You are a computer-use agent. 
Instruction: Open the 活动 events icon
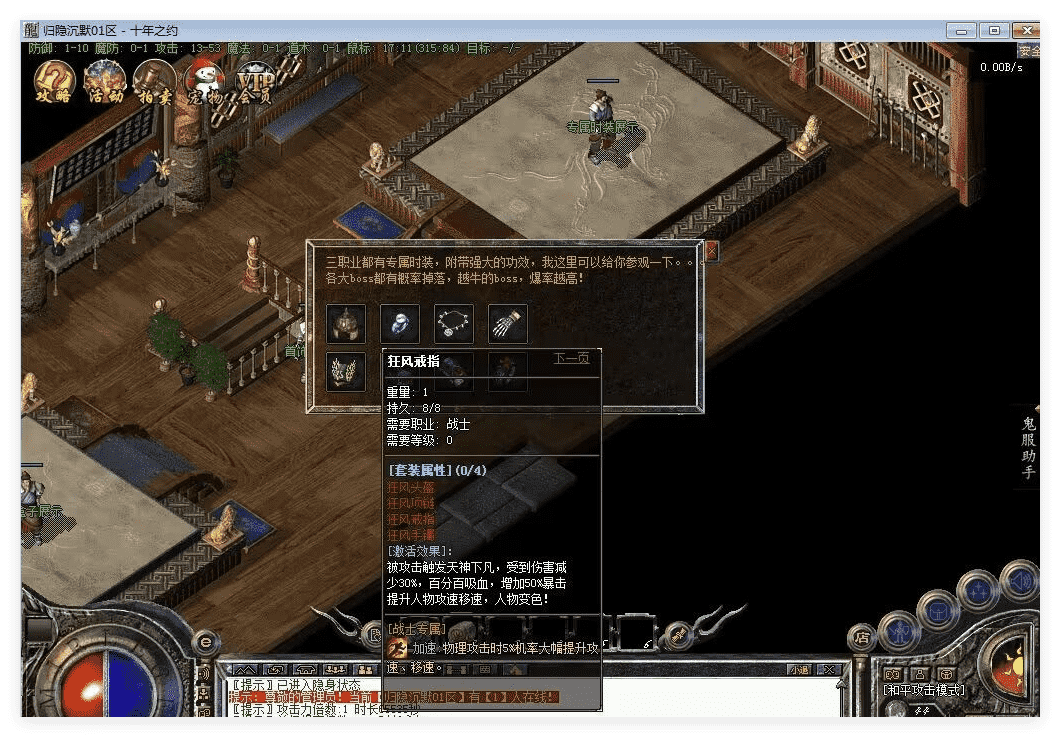[105, 80]
